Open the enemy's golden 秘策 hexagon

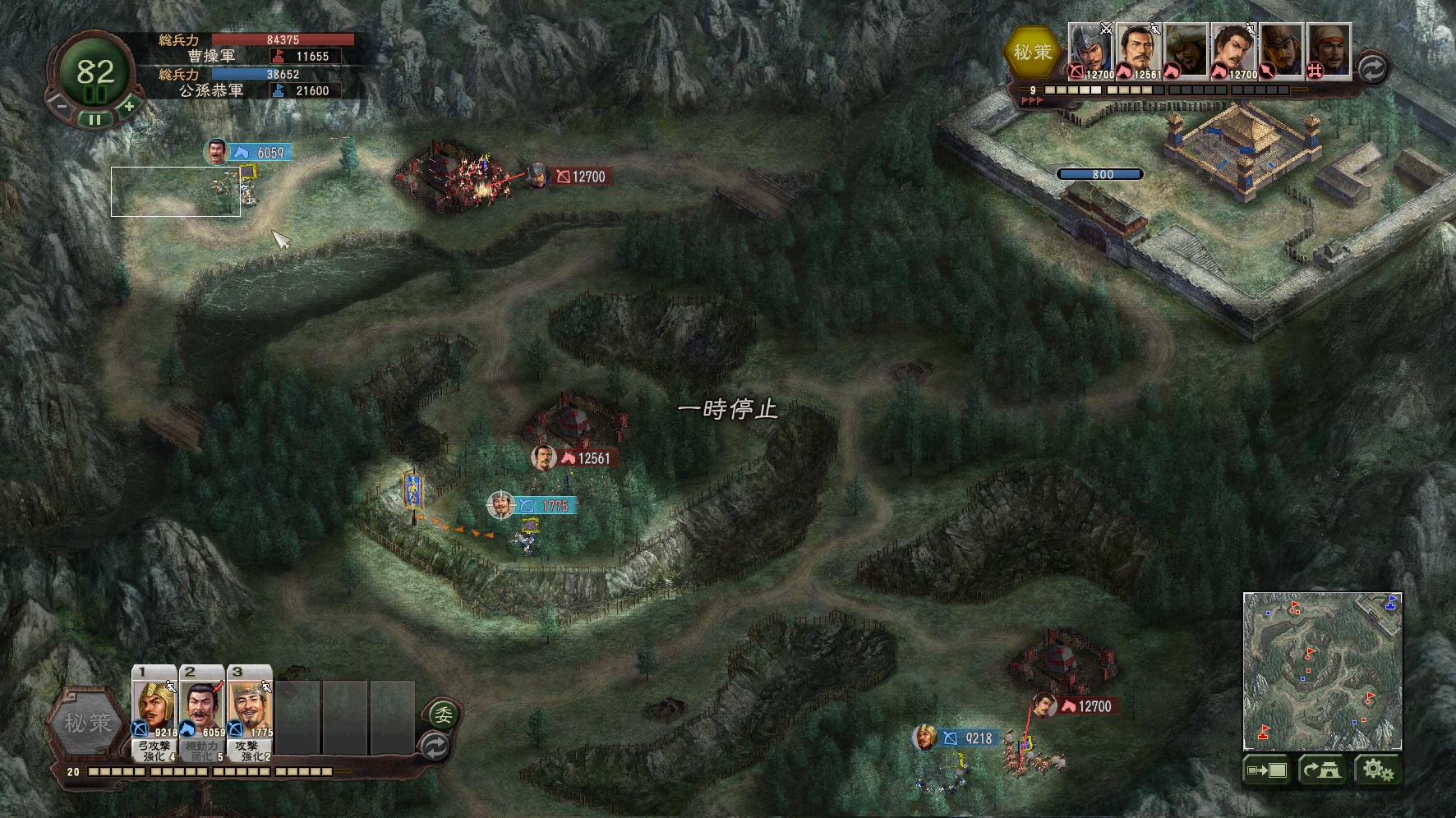click(x=1032, y=52)
